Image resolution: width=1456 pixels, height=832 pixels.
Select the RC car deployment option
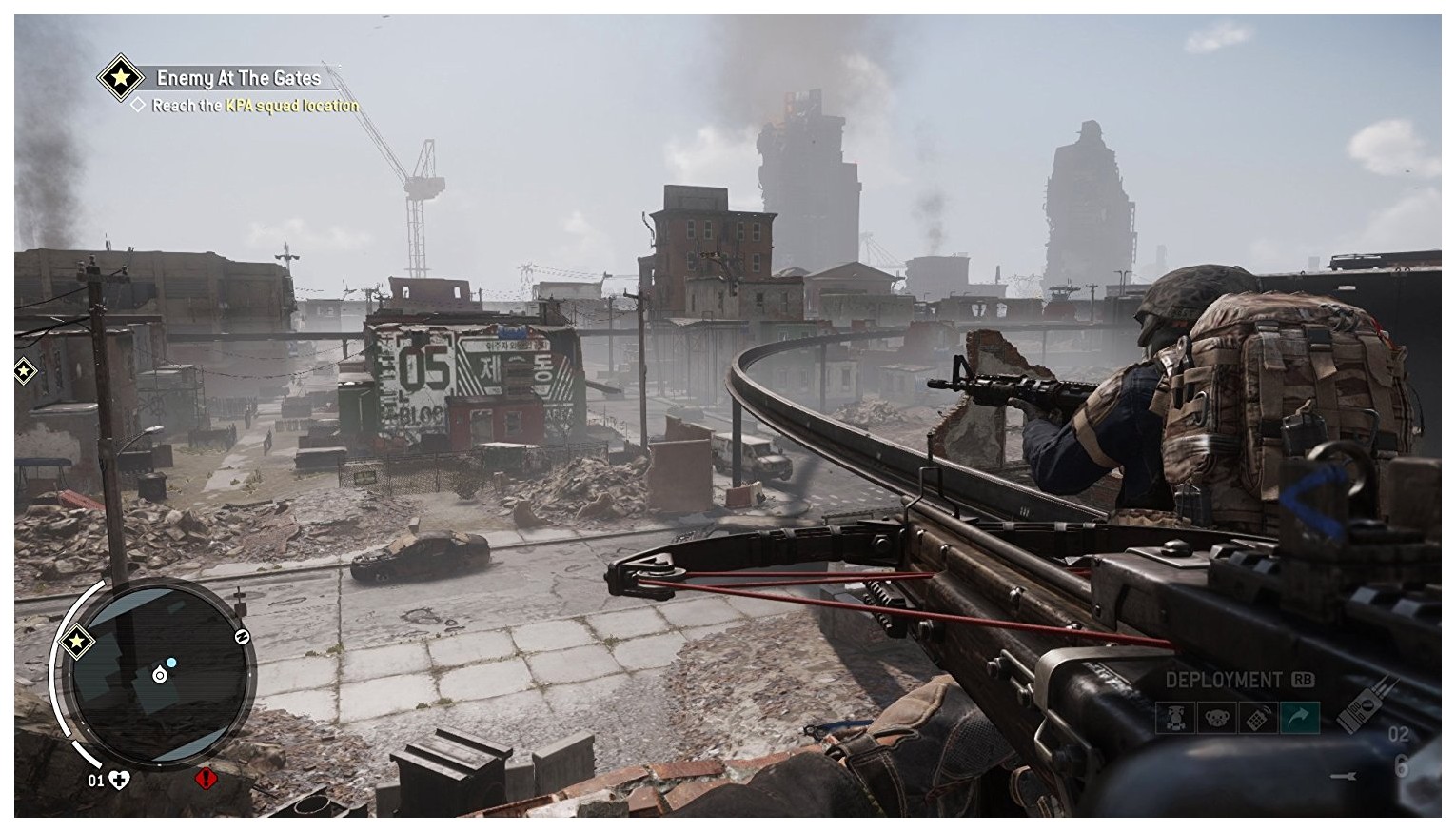point(1175,717)
